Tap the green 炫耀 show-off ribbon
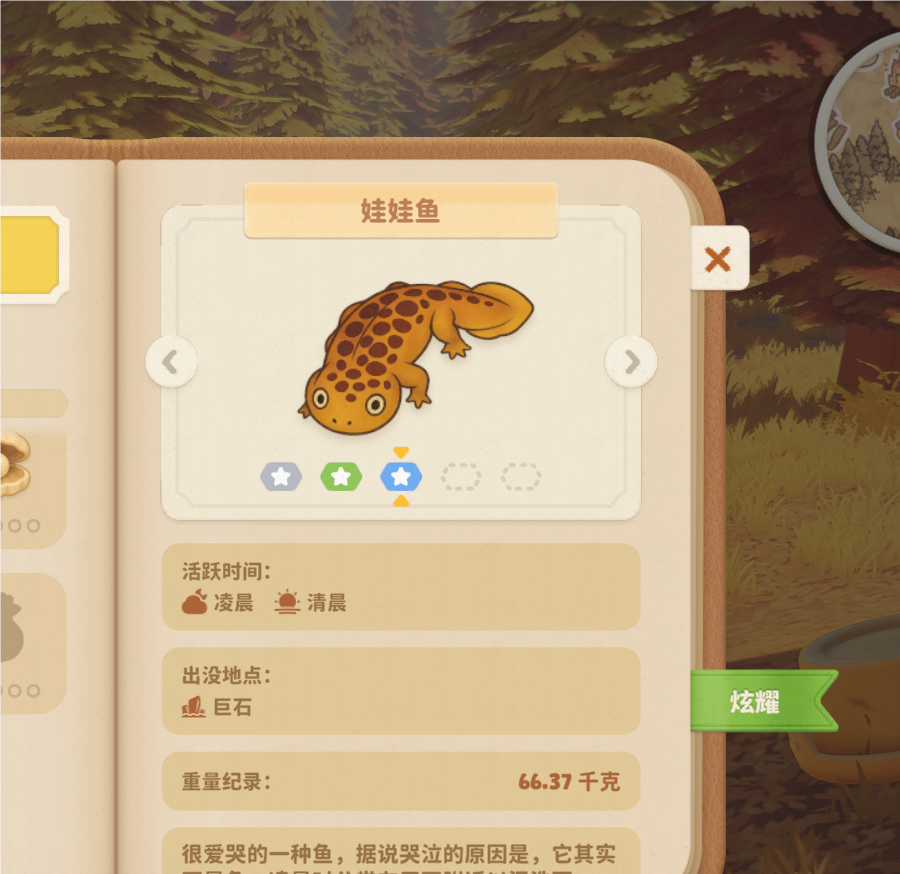Screen dimensions: 900x874 [757, 701]
